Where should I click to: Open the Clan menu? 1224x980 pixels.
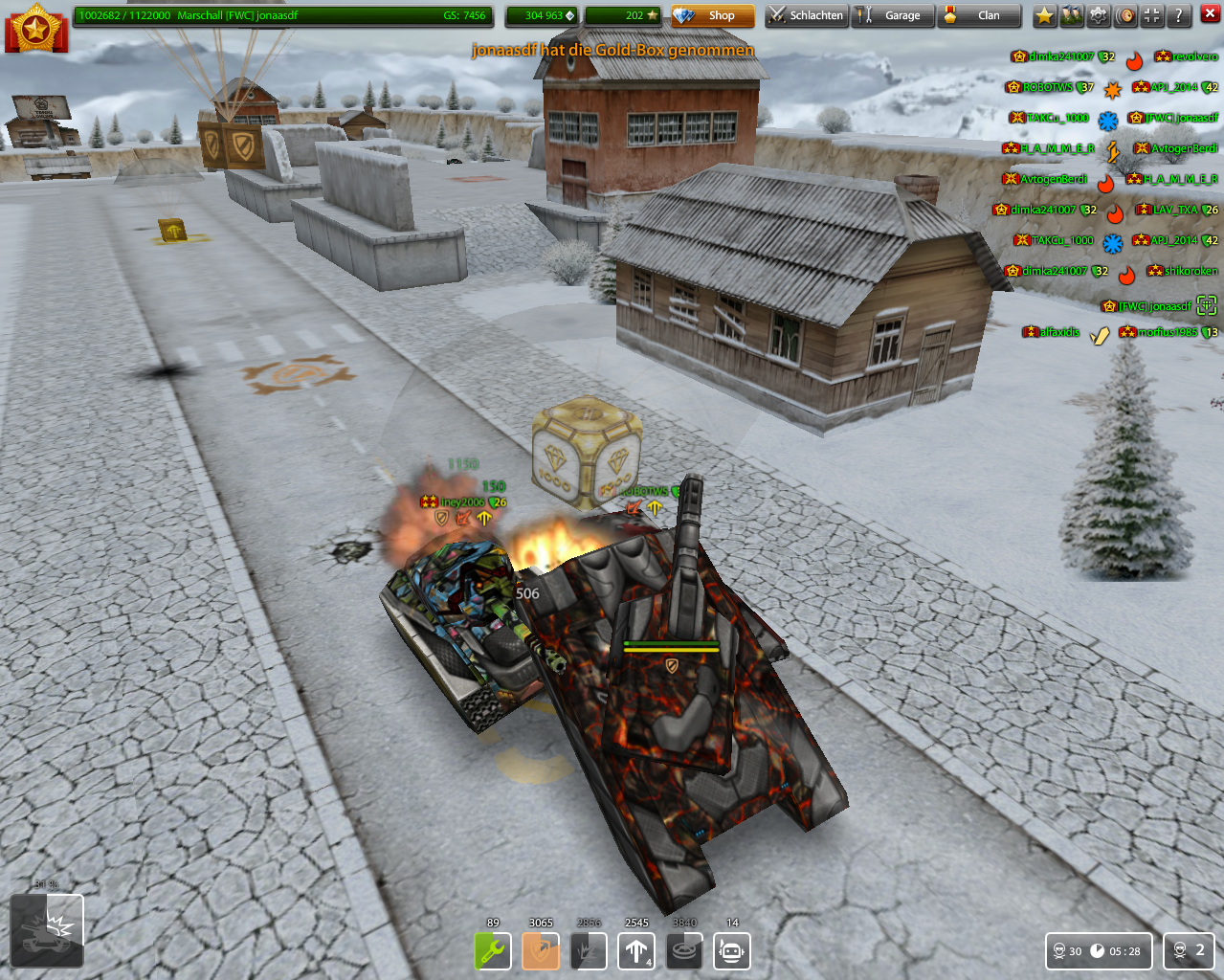pos(978,15)
